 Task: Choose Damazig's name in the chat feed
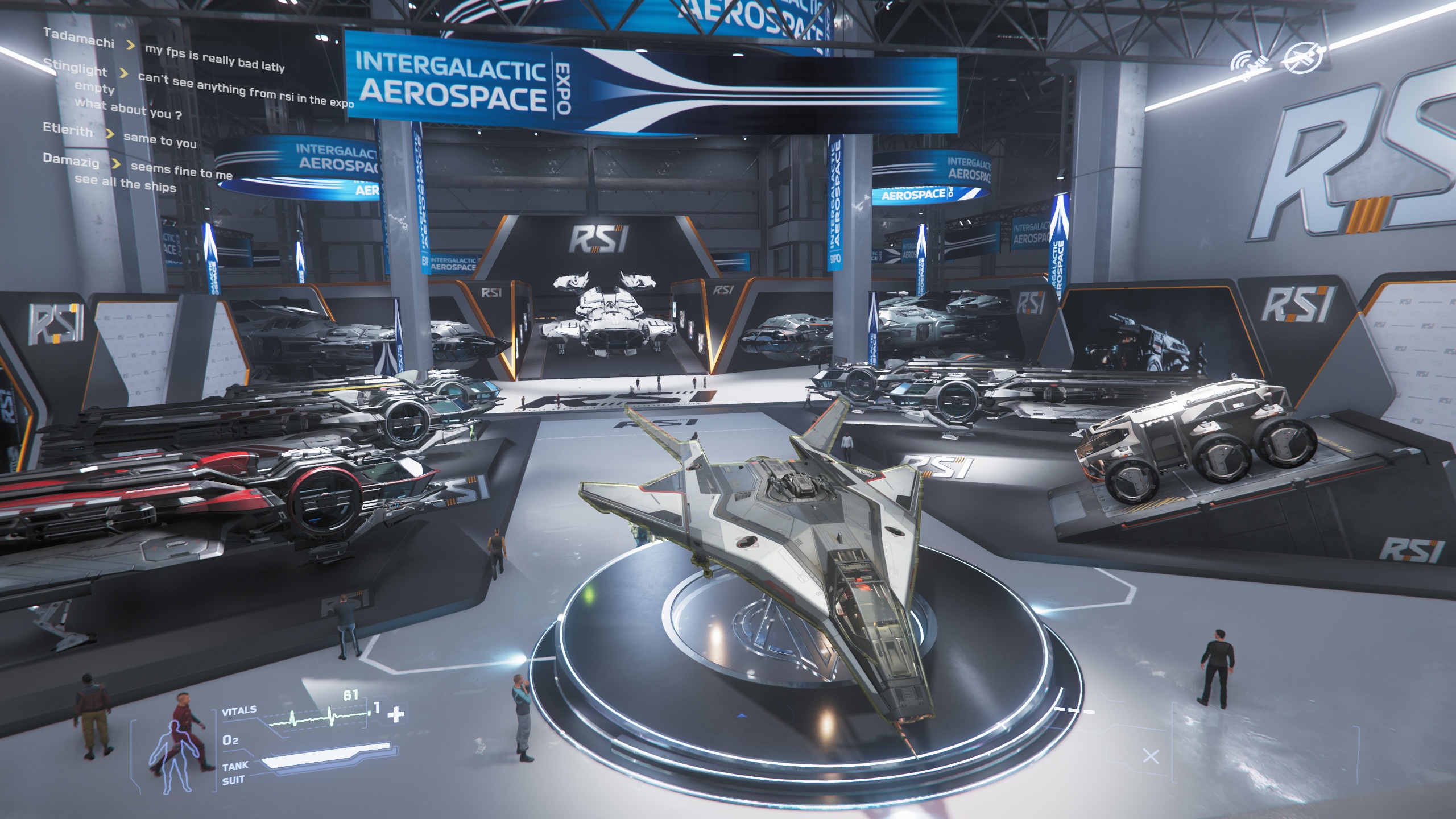tap(71, 160)
